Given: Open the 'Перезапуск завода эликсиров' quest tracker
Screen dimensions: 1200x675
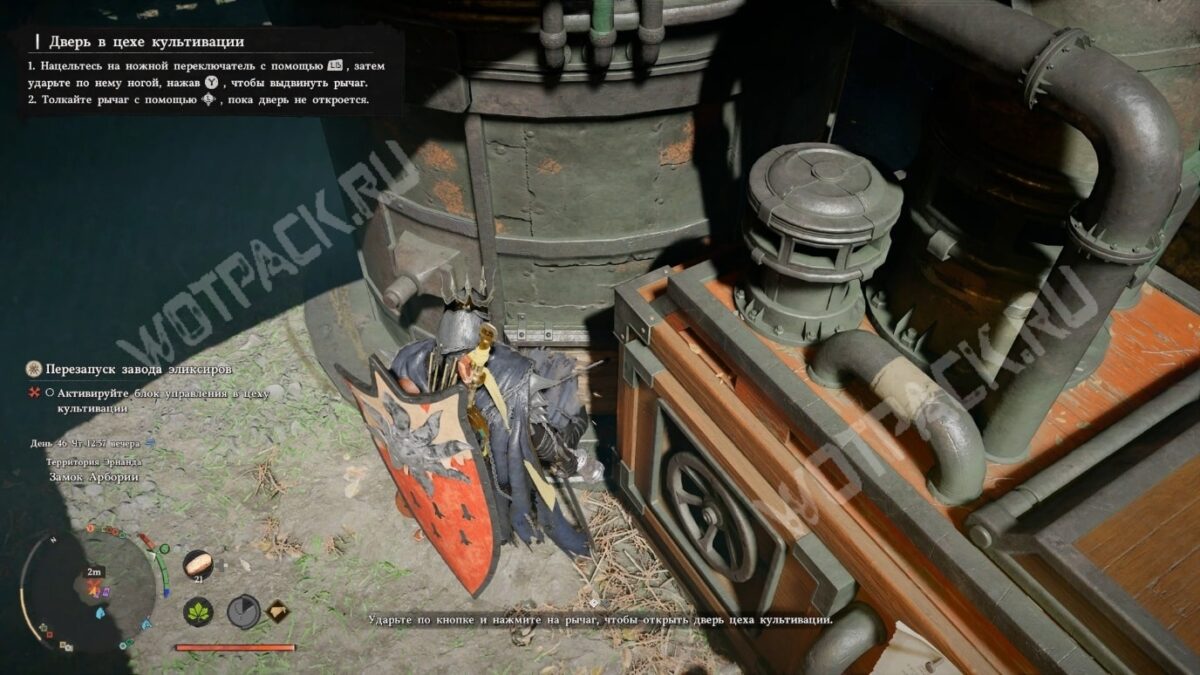Looking at the screenshot, I should pyautogui.click(x=130, y=369).
